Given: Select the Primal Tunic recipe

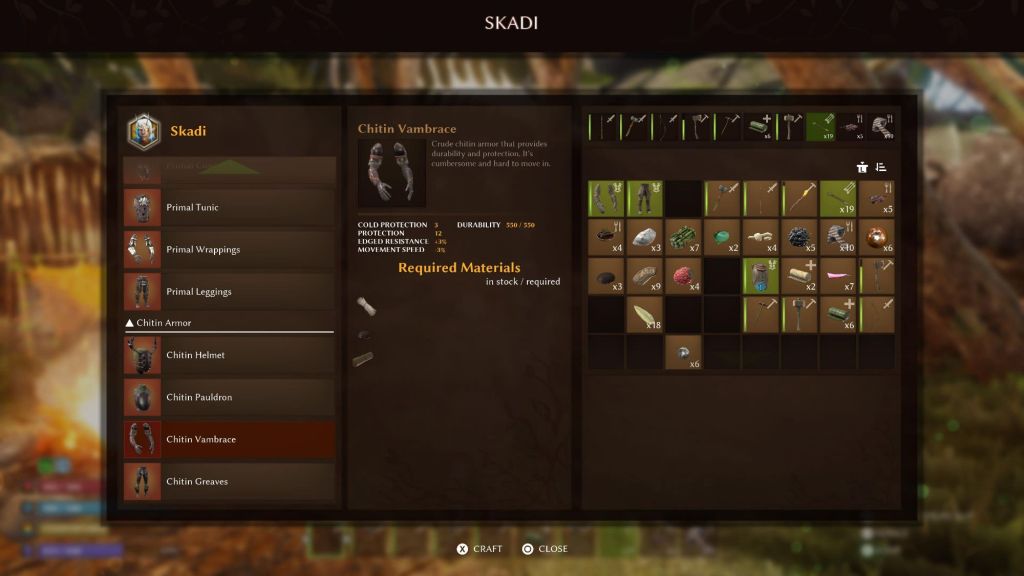Looking at the screenshot, I should tap(229, 207).
